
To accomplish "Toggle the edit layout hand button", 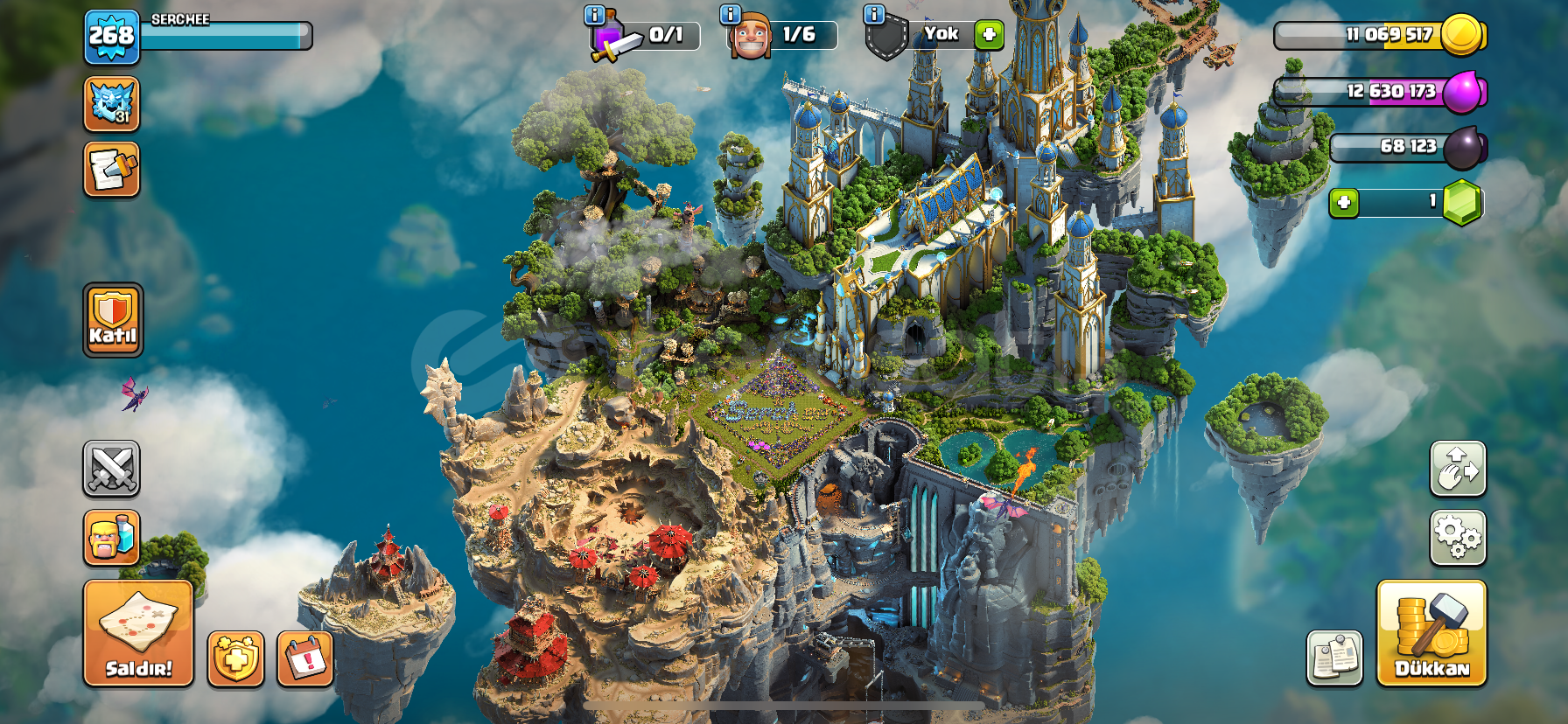I will coord(1457,469).
